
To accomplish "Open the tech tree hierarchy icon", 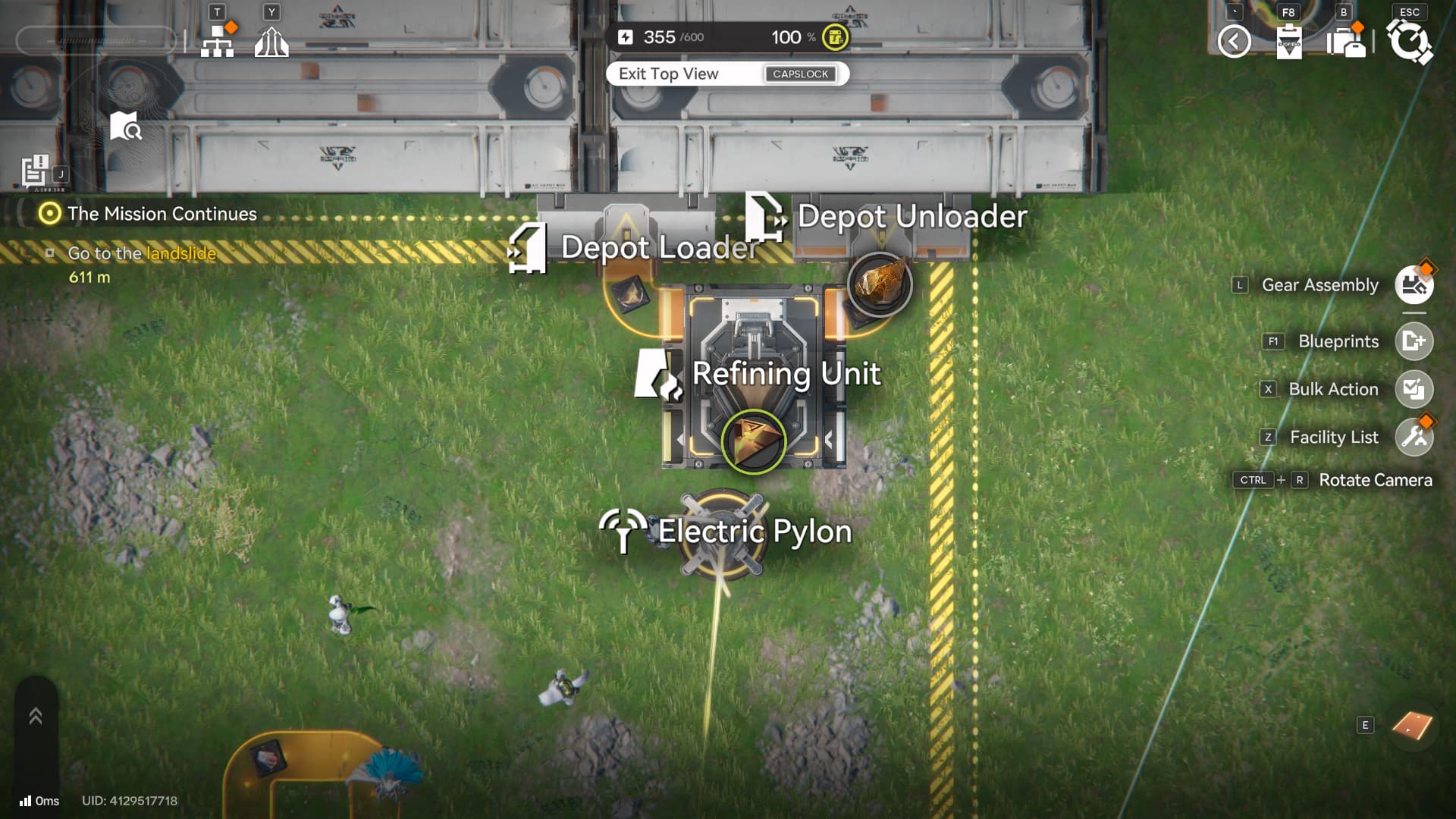I will tap(218, 42).
